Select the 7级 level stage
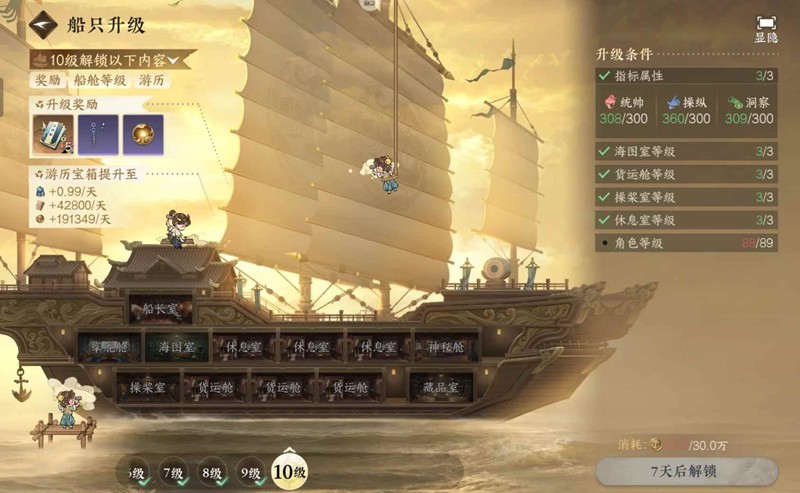Image resolution: width=800 pixels, height=493 pixels. [173, 471]
